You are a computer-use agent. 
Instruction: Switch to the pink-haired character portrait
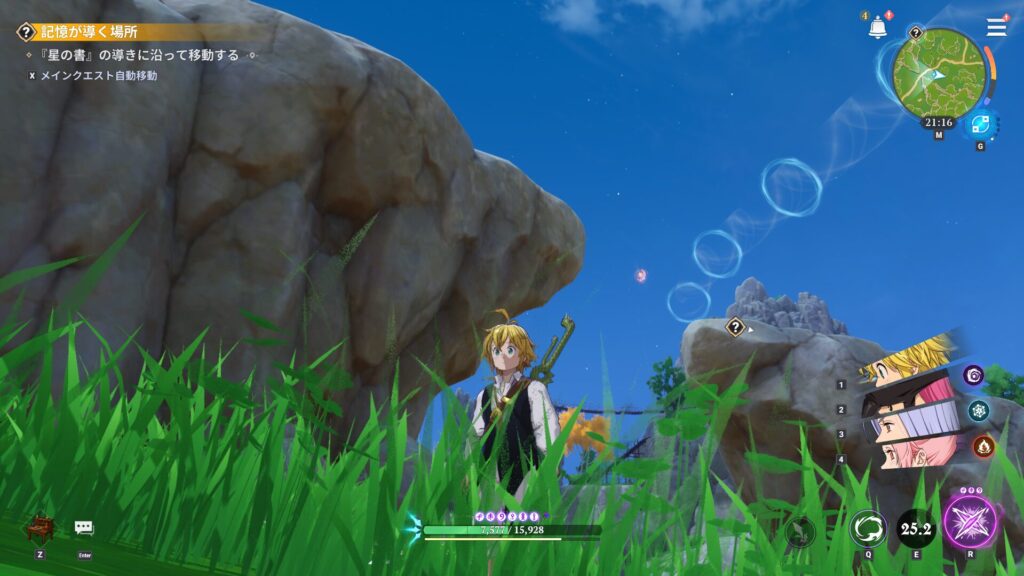[910, 450]
